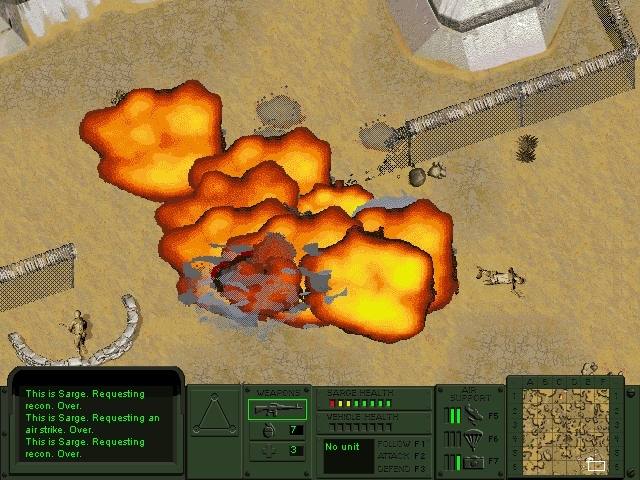Image resolution: width=640 pixels, height=480 pixels.
Task: Choose the grenade weapon slot
Action: click(277, 430)
